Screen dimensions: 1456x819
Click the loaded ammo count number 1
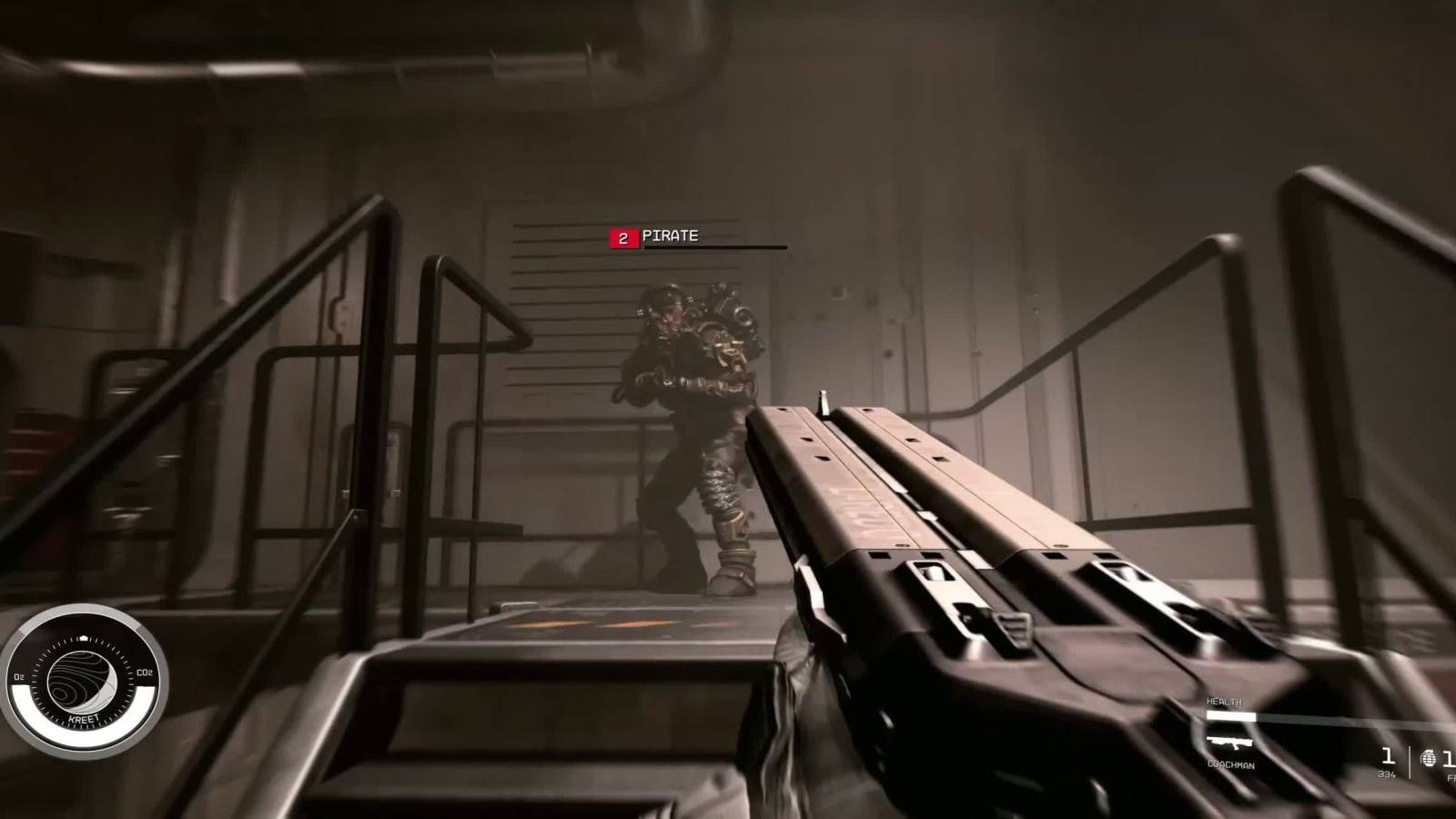point(1388,755)
